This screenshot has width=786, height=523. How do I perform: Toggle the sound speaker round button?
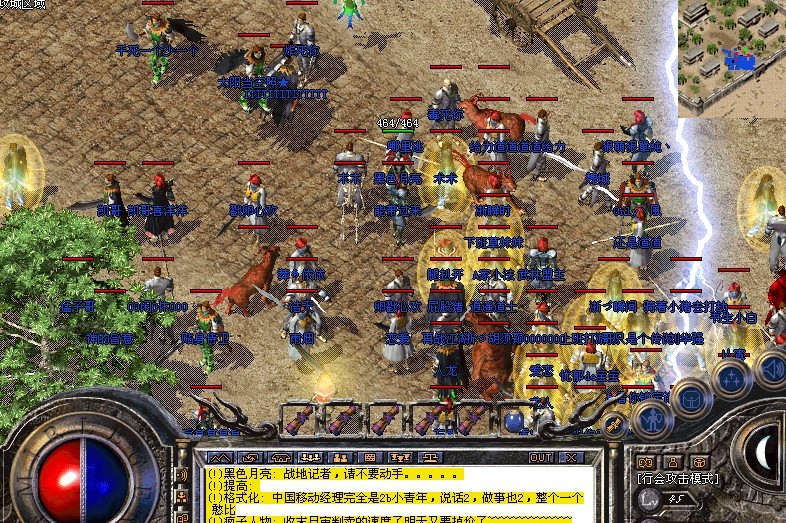(x=772, y=365)
